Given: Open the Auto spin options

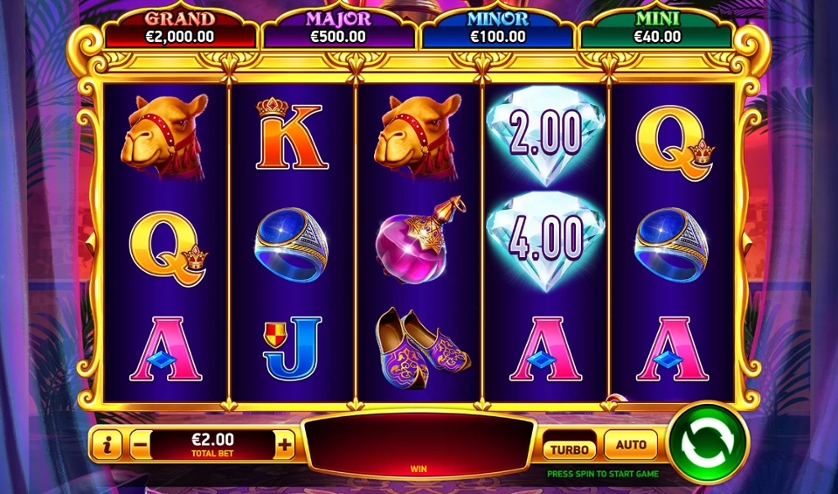Looking at the screenshot, I should pos(631,445).
